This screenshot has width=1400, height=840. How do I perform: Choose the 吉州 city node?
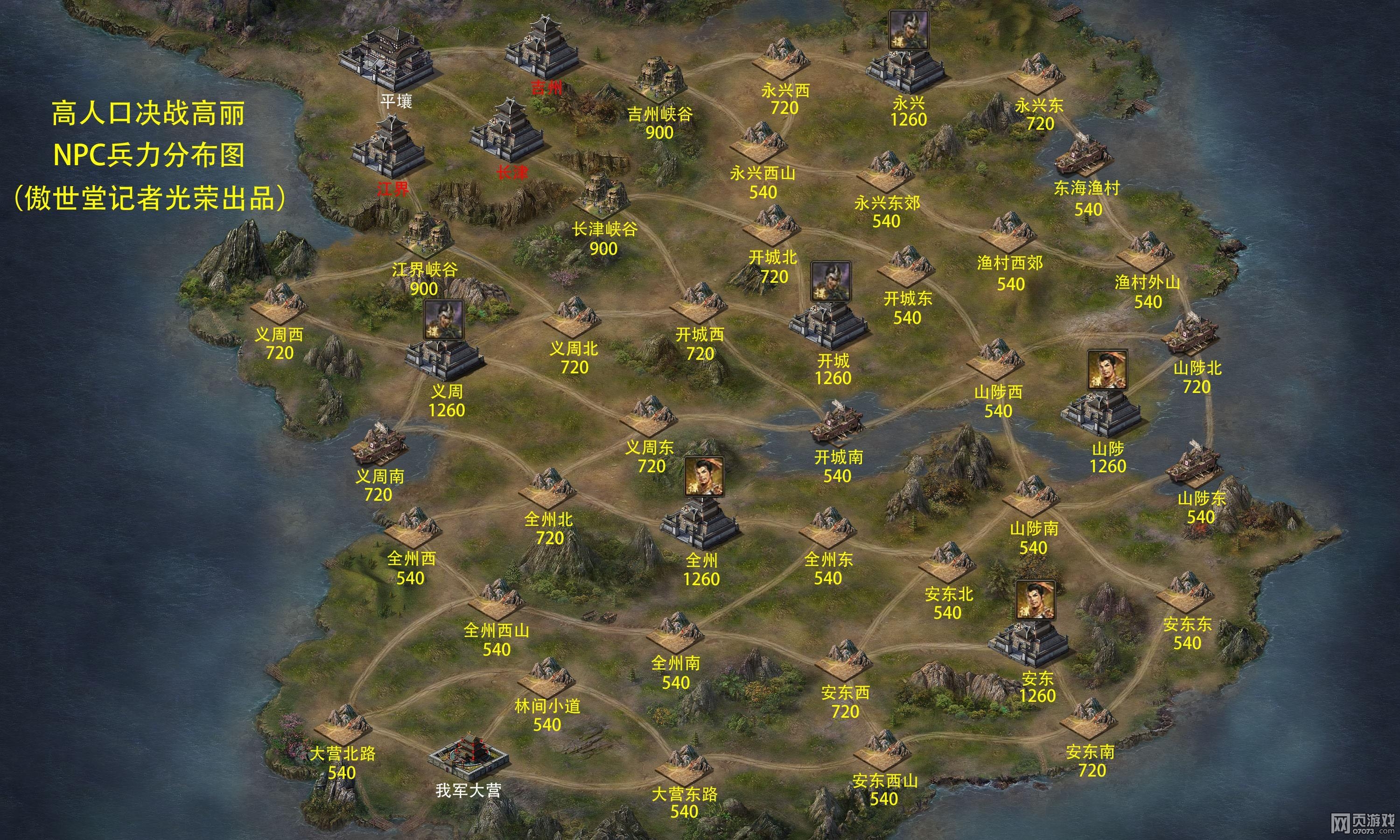(x=542, y=50)
